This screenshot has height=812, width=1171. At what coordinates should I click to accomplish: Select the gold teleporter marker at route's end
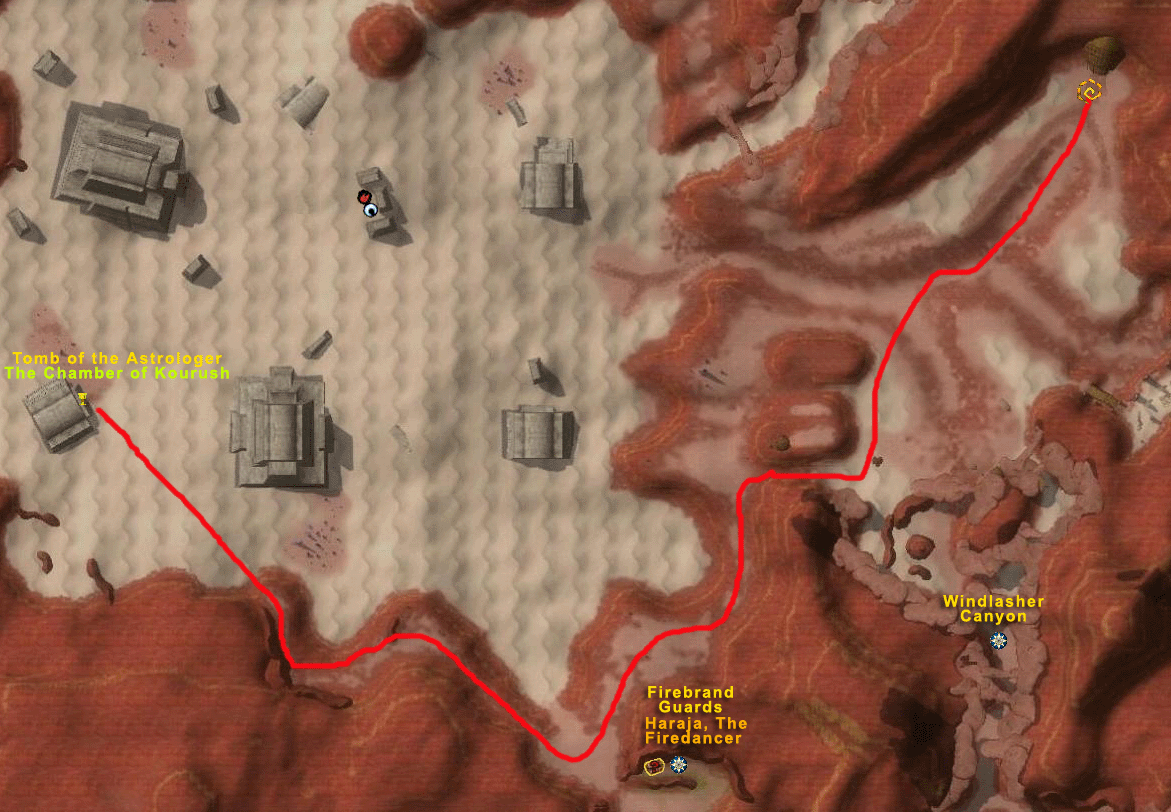[x=1089, y=92]
